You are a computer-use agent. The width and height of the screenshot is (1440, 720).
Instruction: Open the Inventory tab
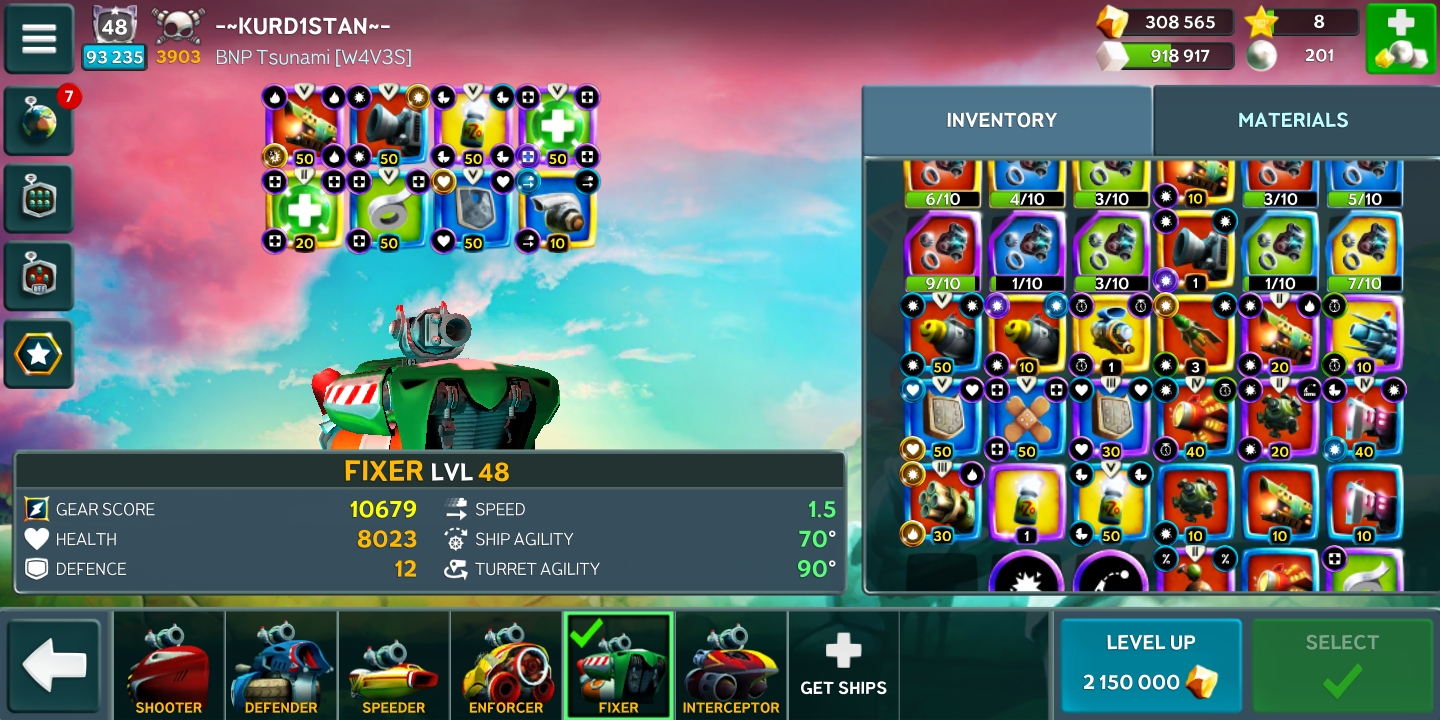[x=1001, y=120]
